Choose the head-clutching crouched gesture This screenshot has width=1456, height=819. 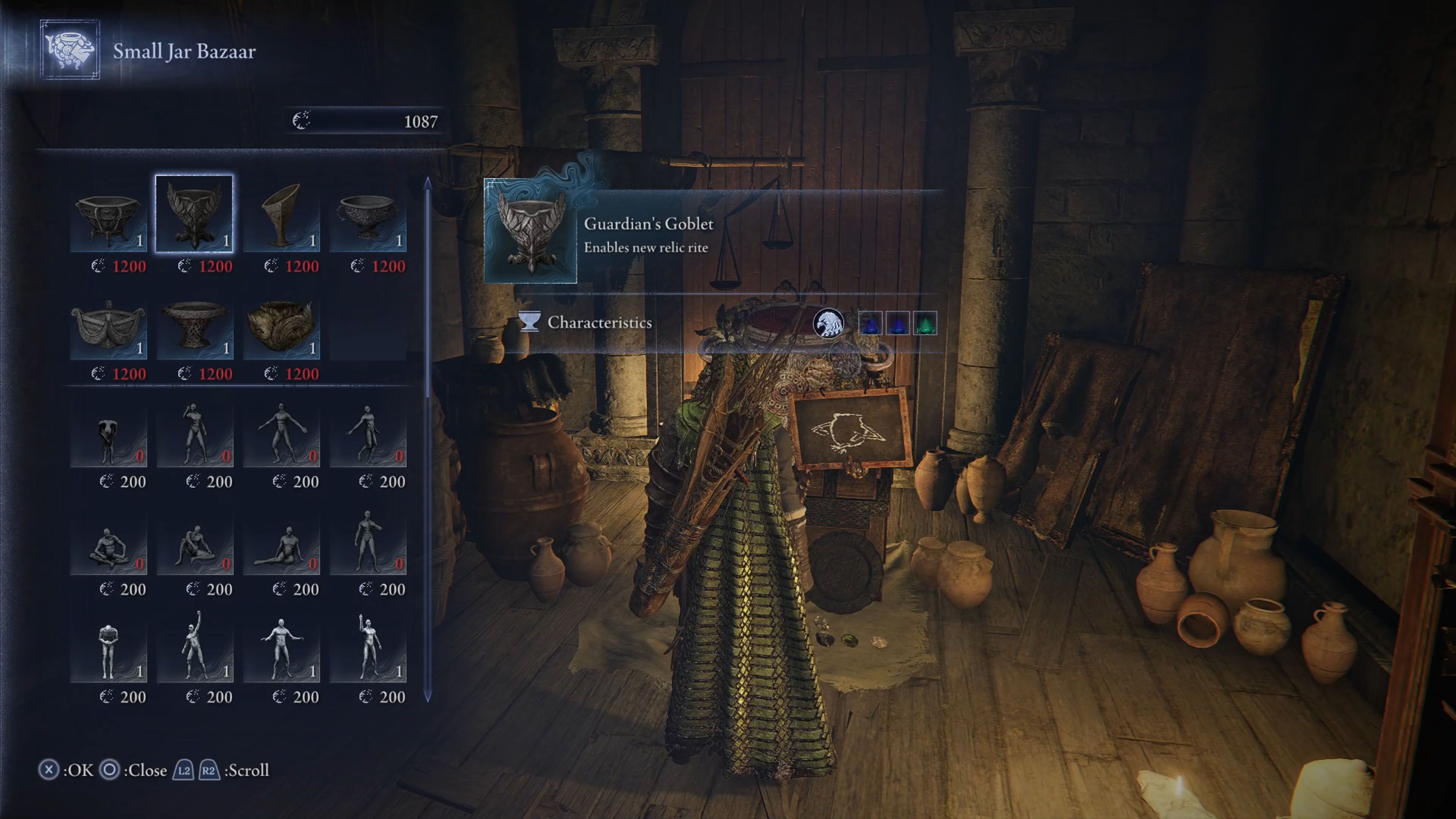click(108, 435)
